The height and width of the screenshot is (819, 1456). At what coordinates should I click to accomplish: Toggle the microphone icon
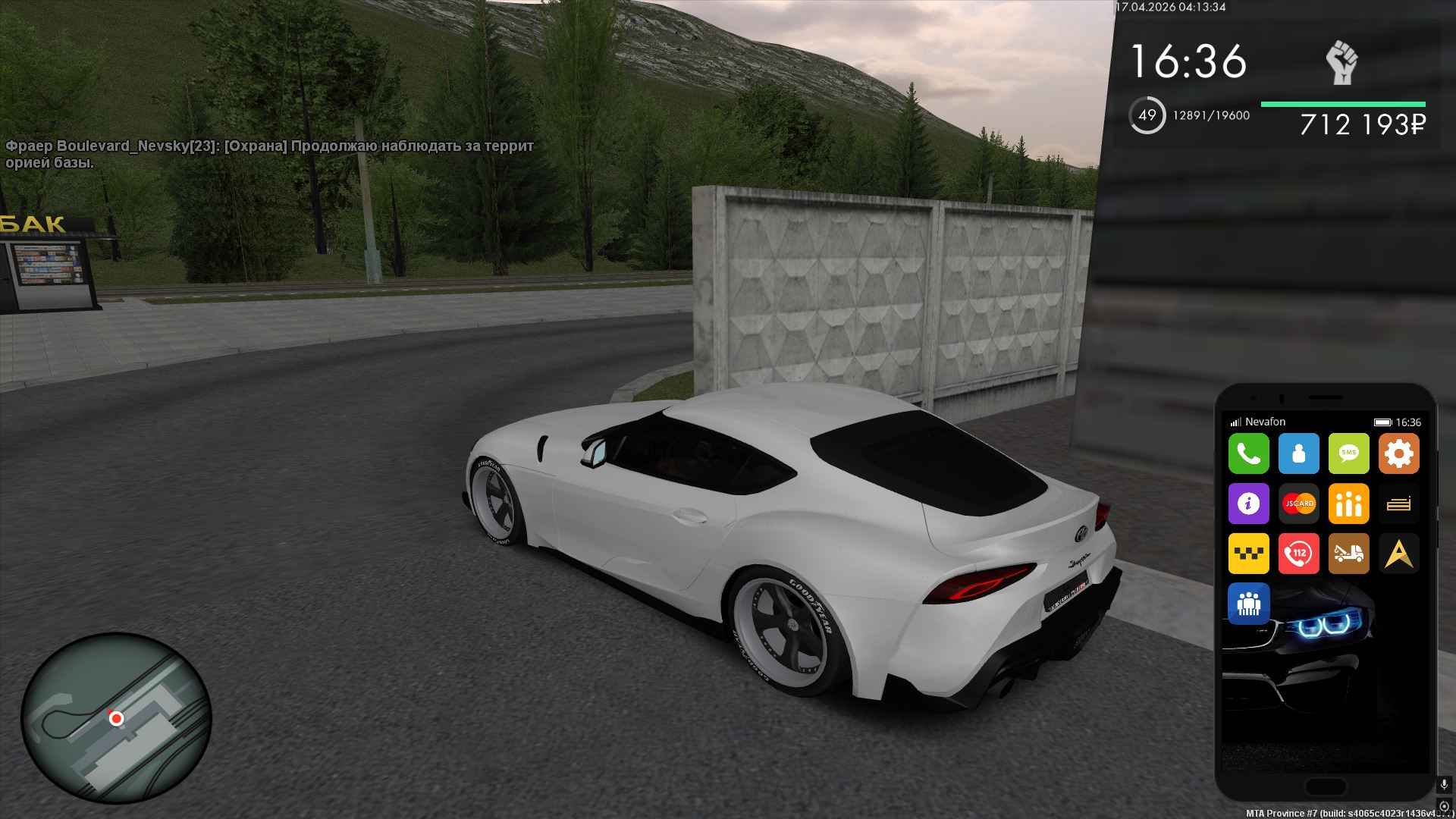1444,785
